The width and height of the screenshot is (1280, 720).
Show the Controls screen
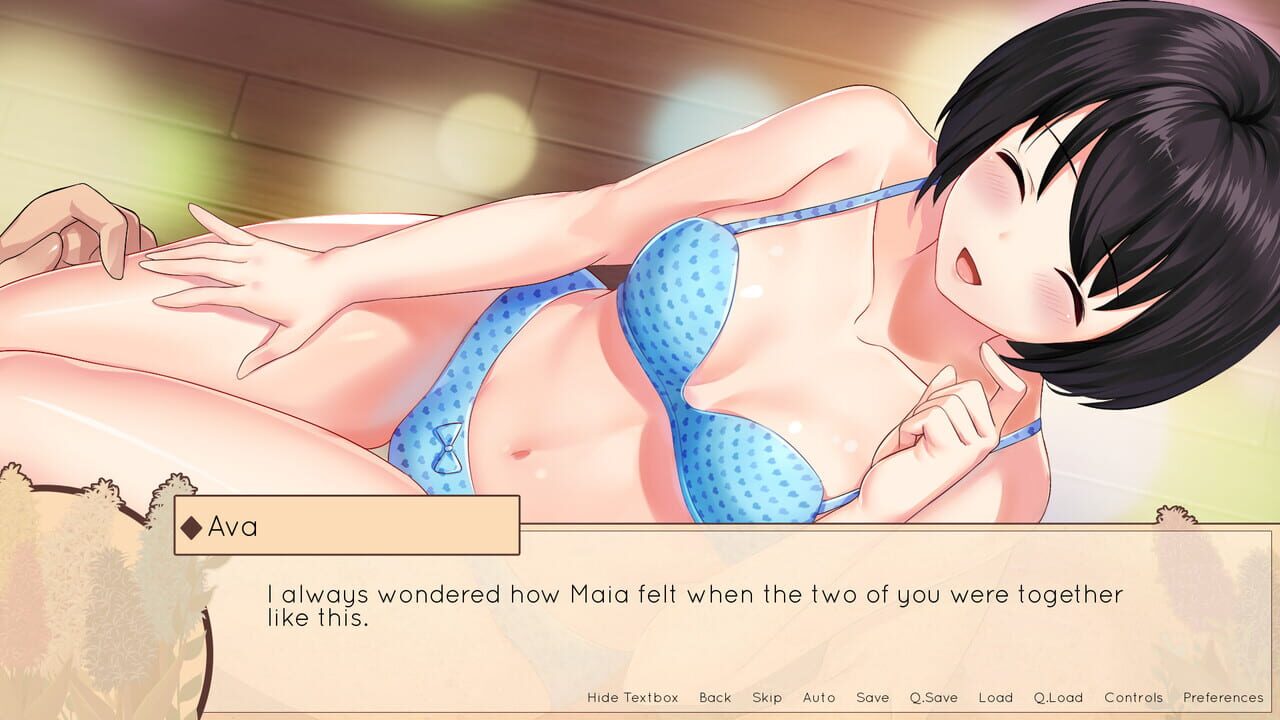pyautogui.click(x=1133, y=697)
